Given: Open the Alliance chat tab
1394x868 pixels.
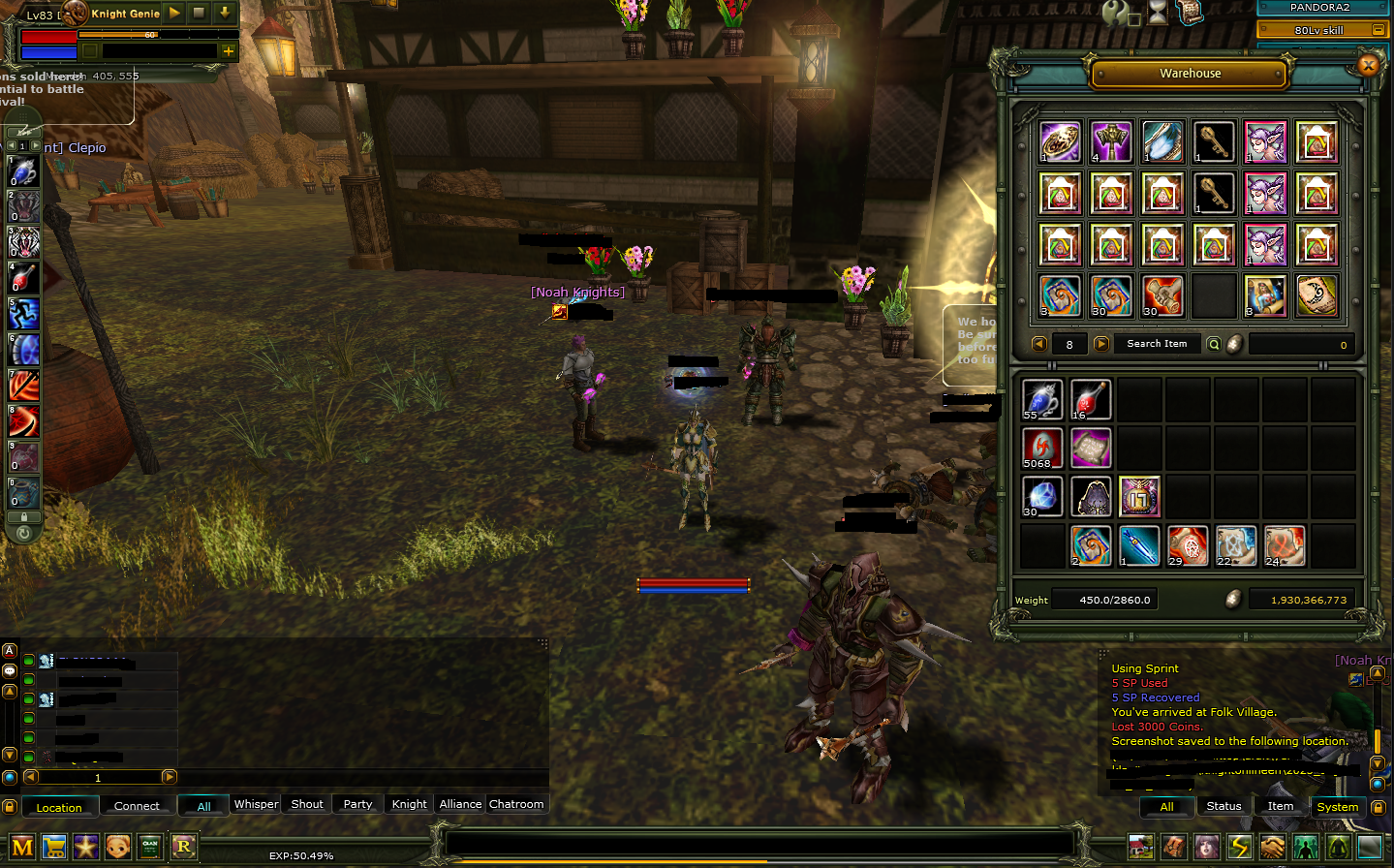Looking at the screenshot, I should pos(460,804).
